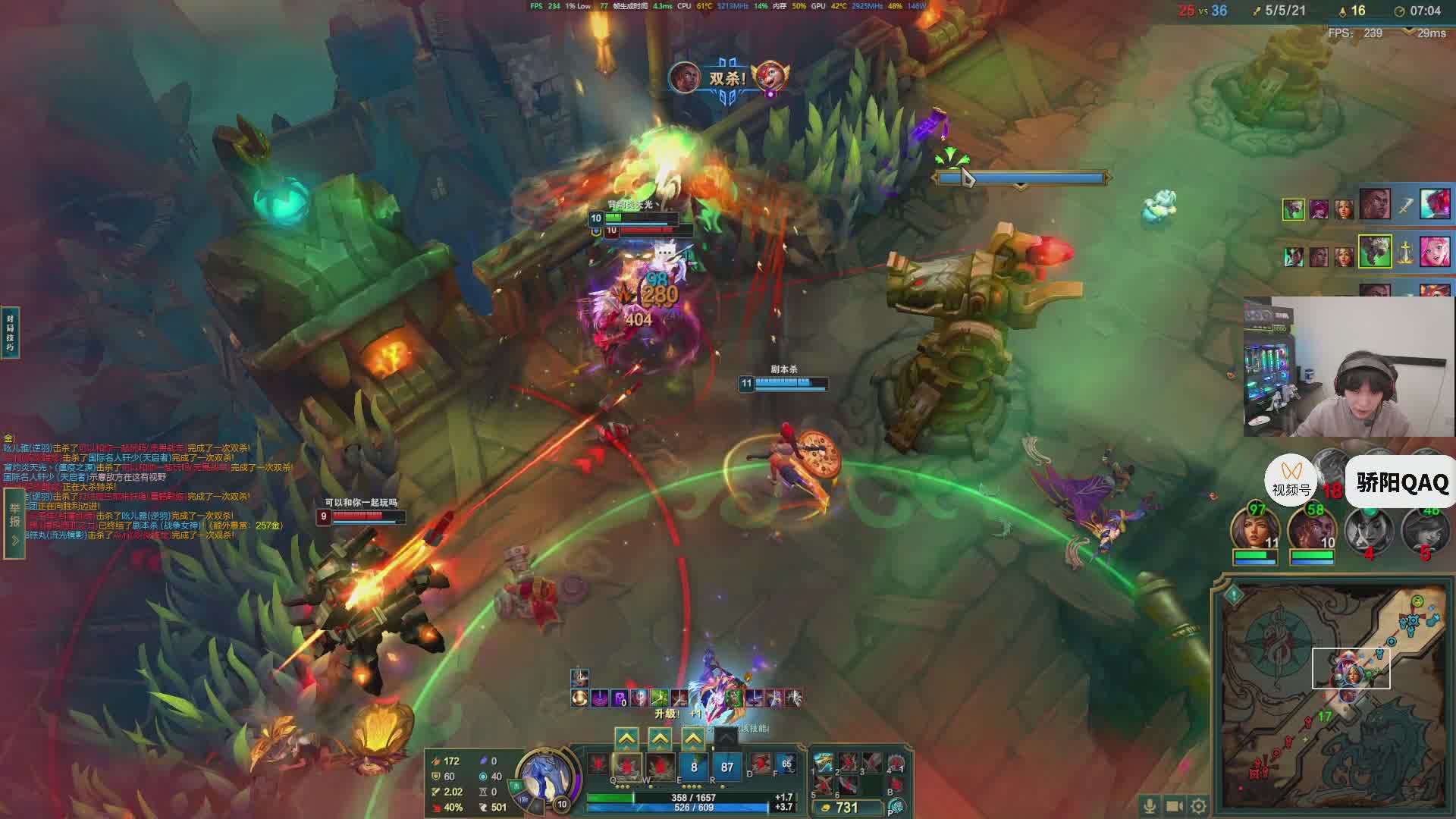The image size is (1456, 819).
Task: Activate the W ability icon
Action: (660, 767)
